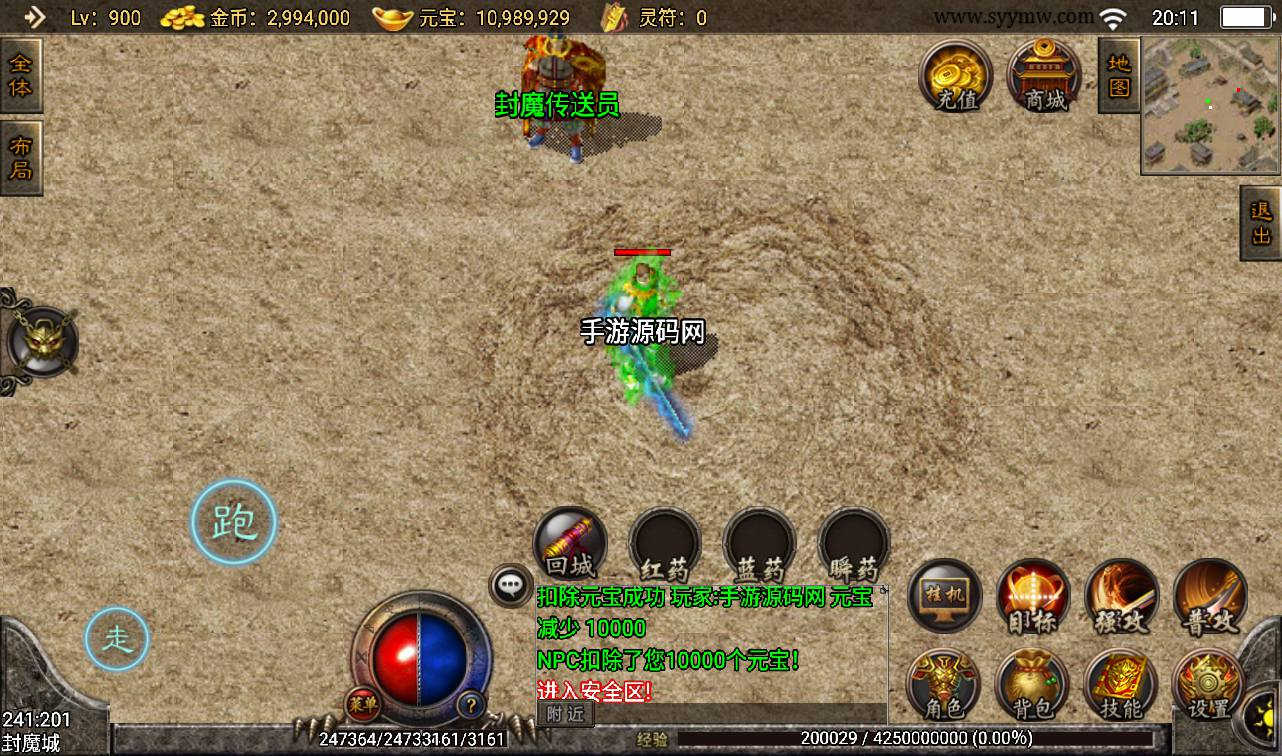Open the 商城 shop
The image size is (1282, 756).
(1044, 76)
